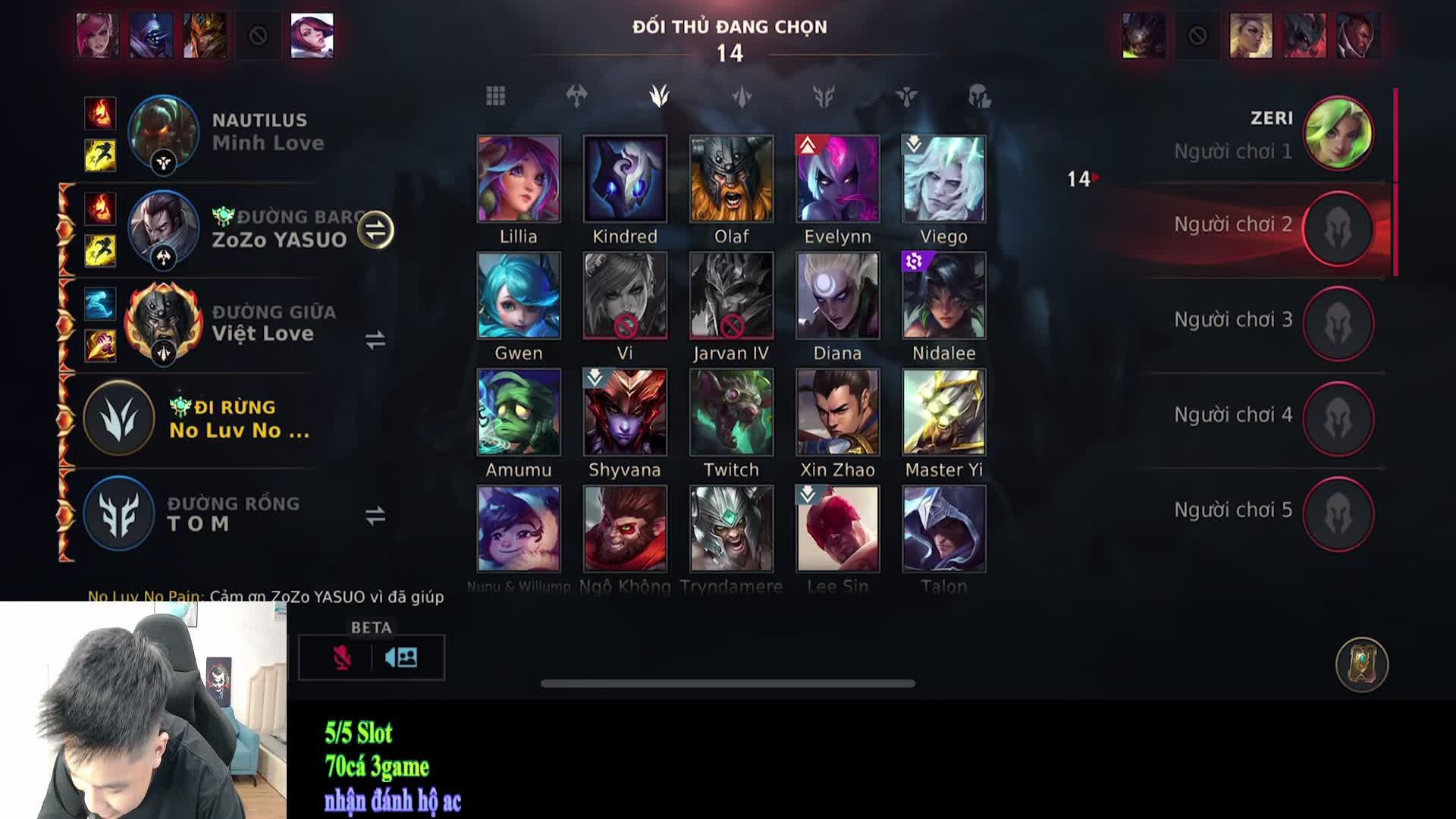Image resolution: width=1456 pixels, height=819 pixels.
Task: Unmute the red microphone toggle
Action: coord(344,657)
